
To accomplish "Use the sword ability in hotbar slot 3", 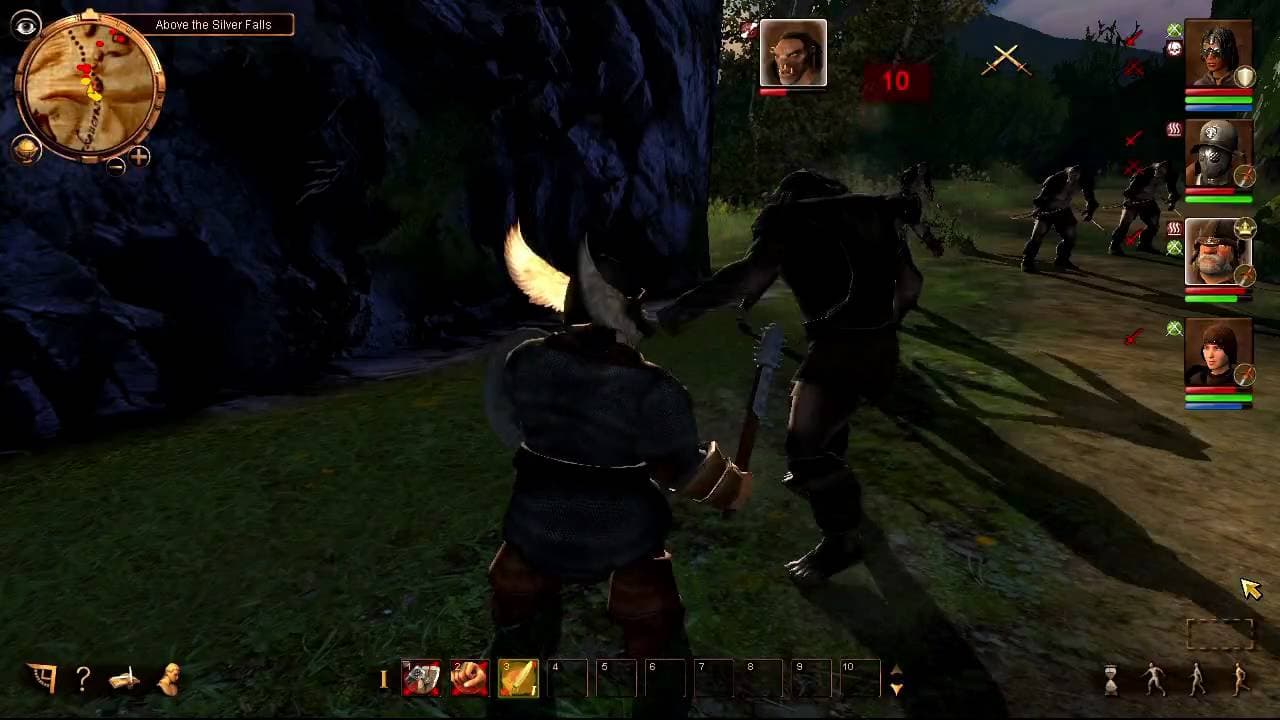I will 518,678.
